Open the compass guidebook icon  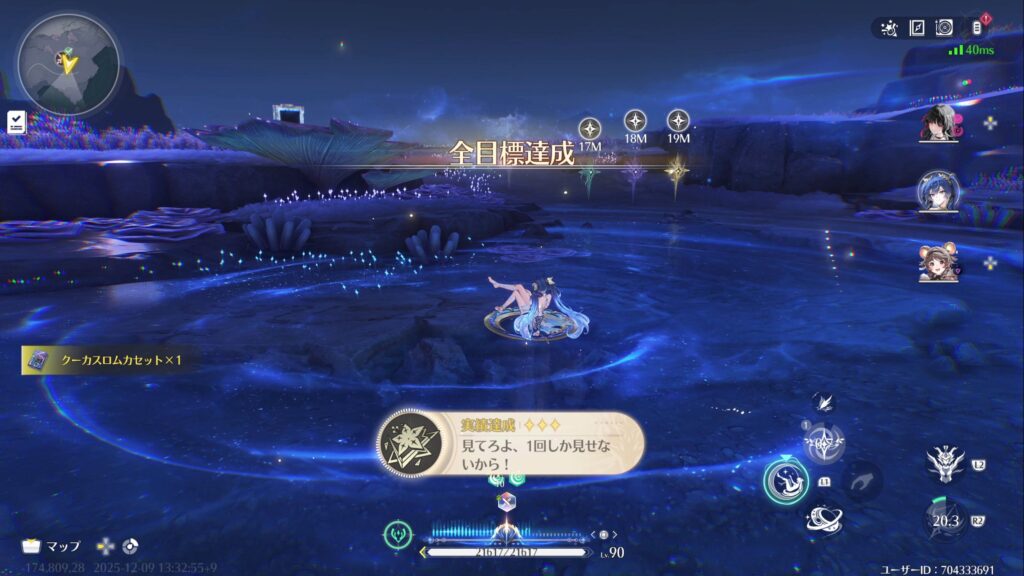pos(916,28)
